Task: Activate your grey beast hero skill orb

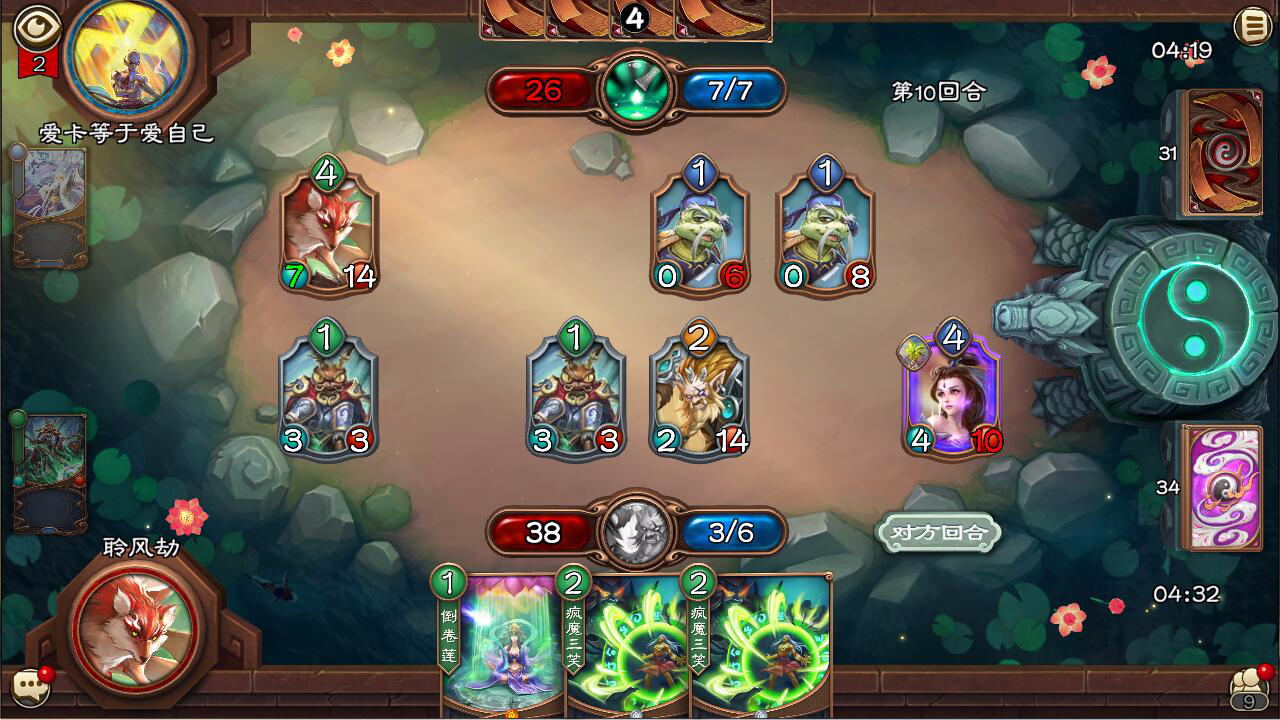Action: (x=636, y=531)
